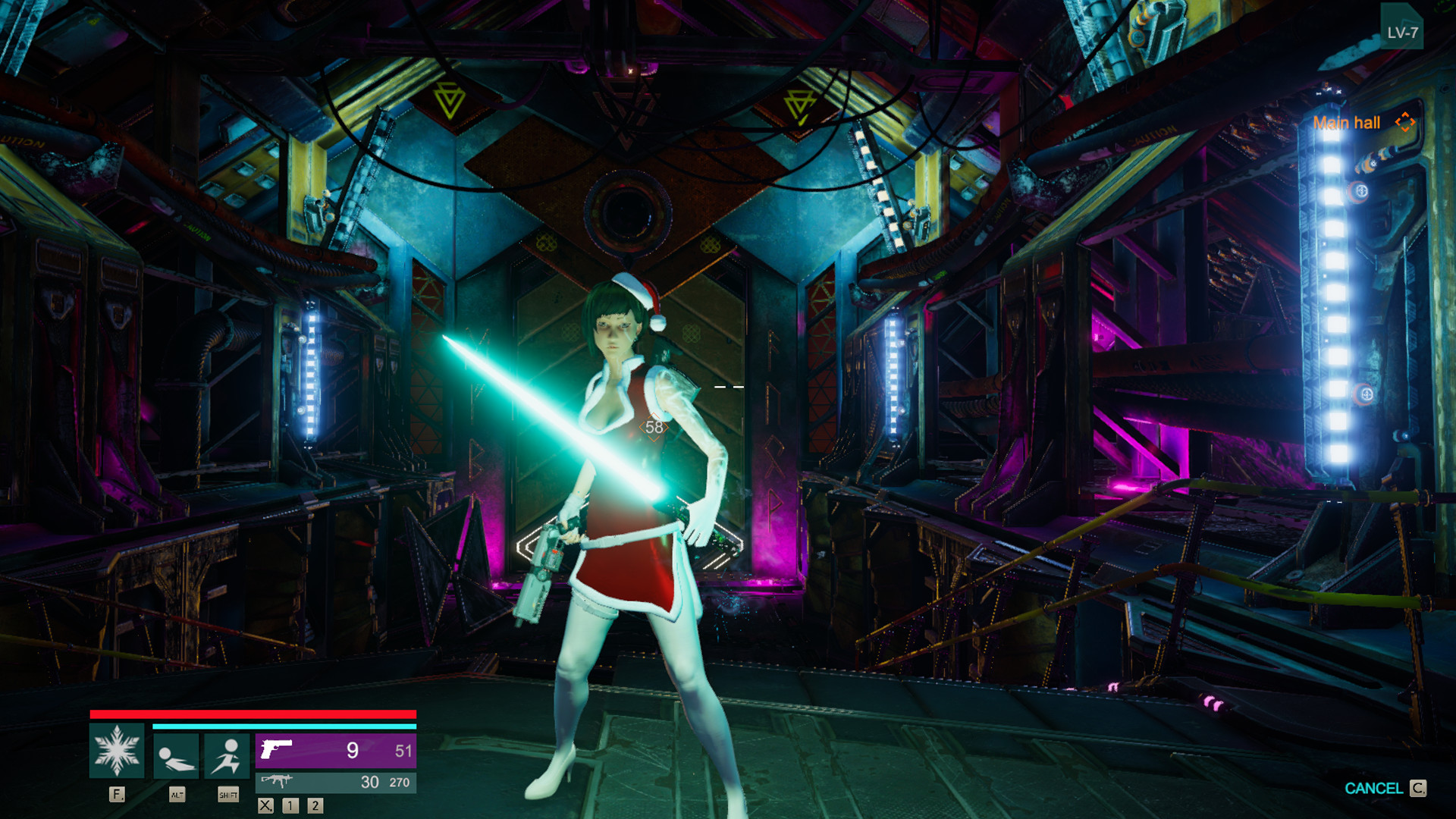
Task: Open the LV-7 level badge
Action: 1401,31
